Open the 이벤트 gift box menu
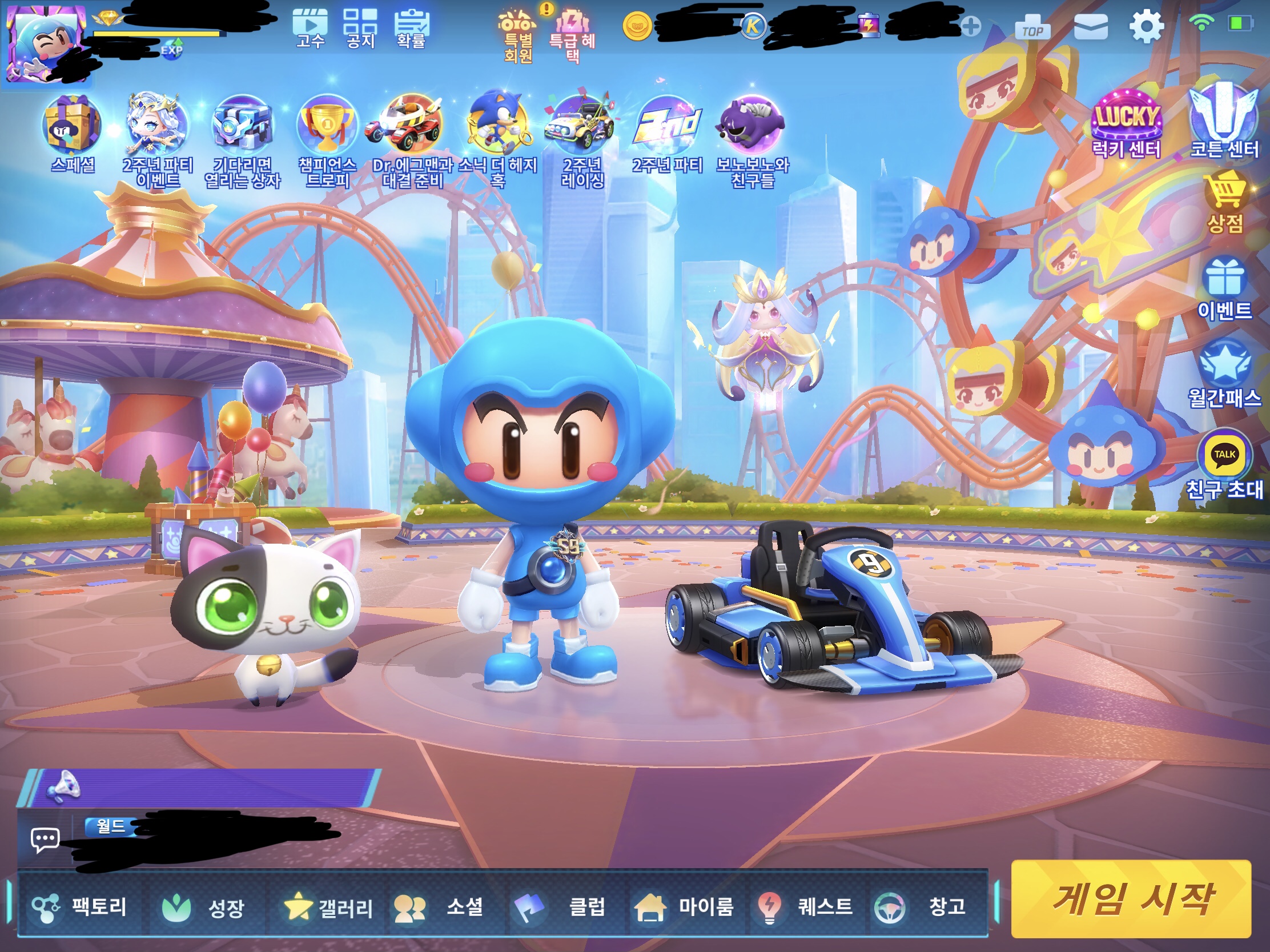 (1224, 288)
